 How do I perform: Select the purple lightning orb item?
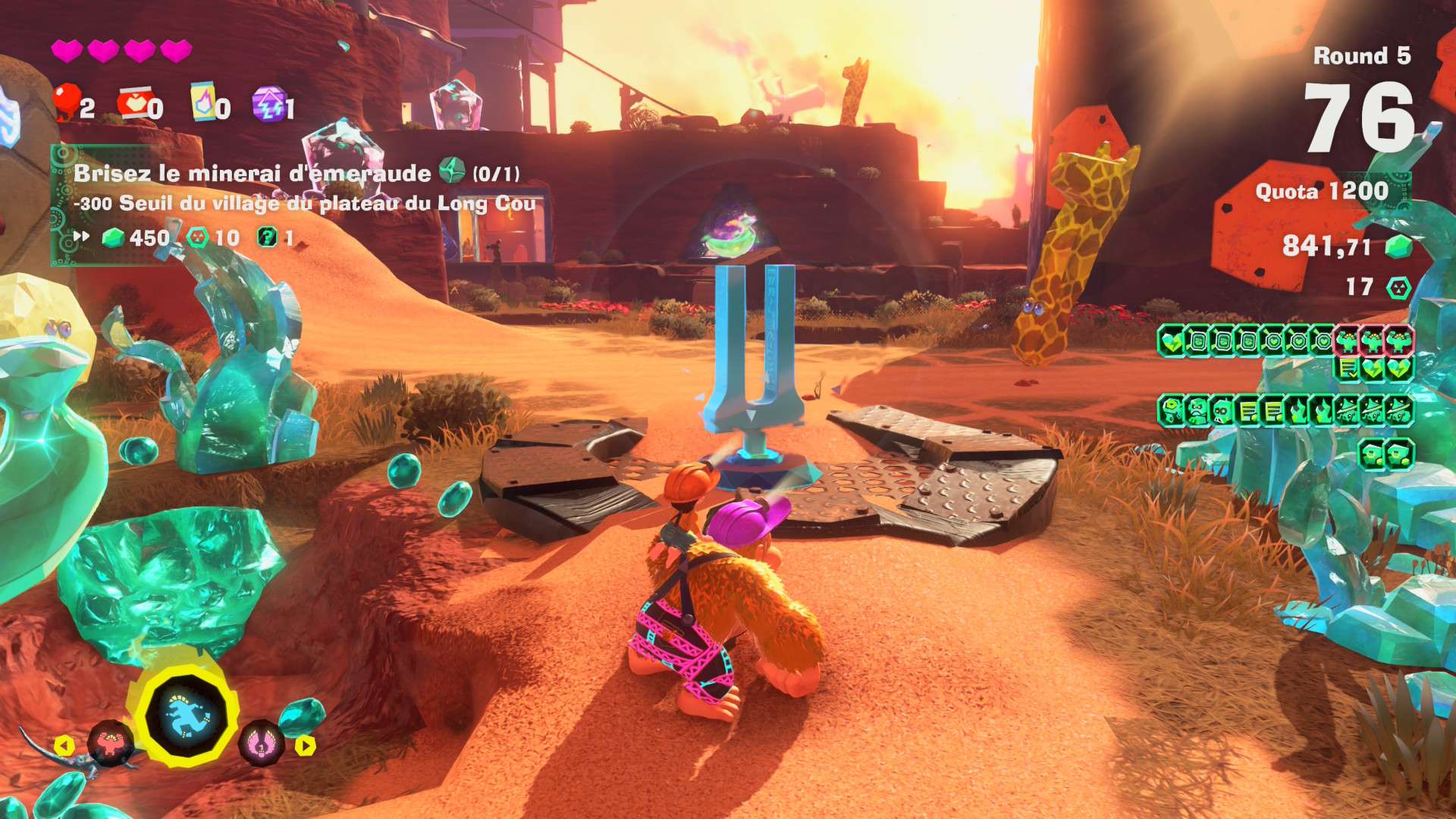click(x=268, y=103)
